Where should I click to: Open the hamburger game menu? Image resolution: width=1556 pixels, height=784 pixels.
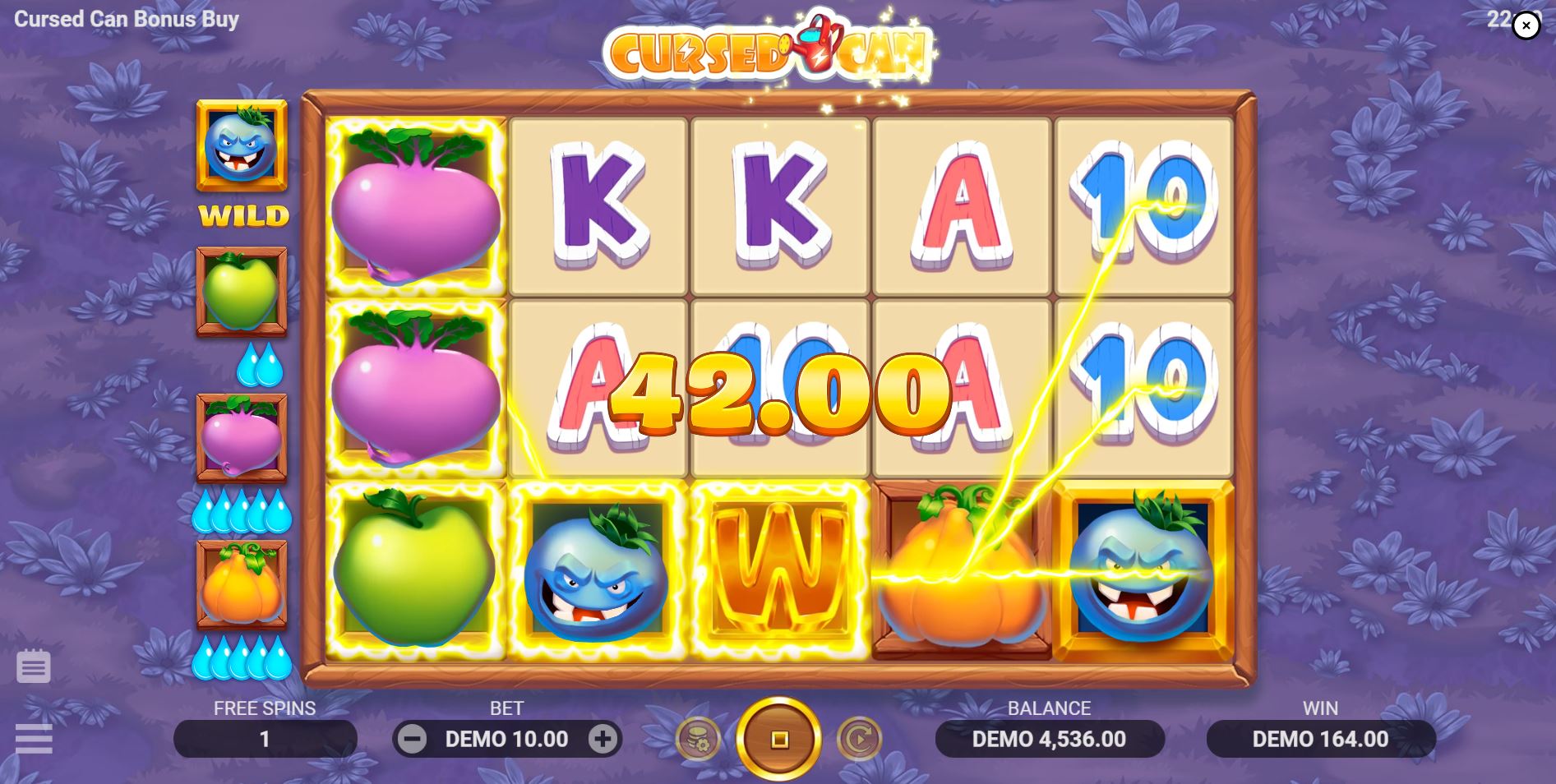click(34, 739)
